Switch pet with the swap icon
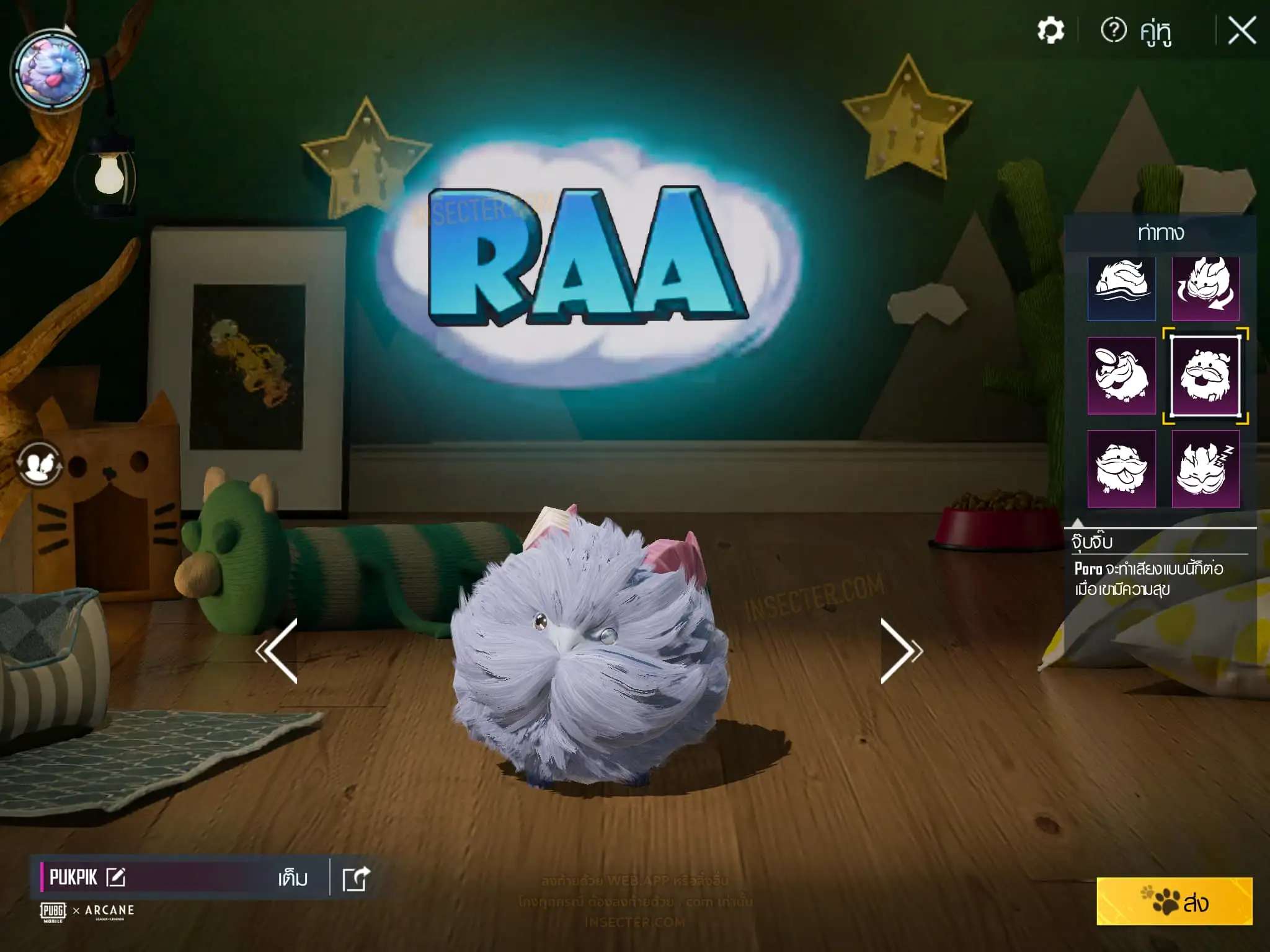This screenshot has height=952, width=1270. tap(40, 464)
